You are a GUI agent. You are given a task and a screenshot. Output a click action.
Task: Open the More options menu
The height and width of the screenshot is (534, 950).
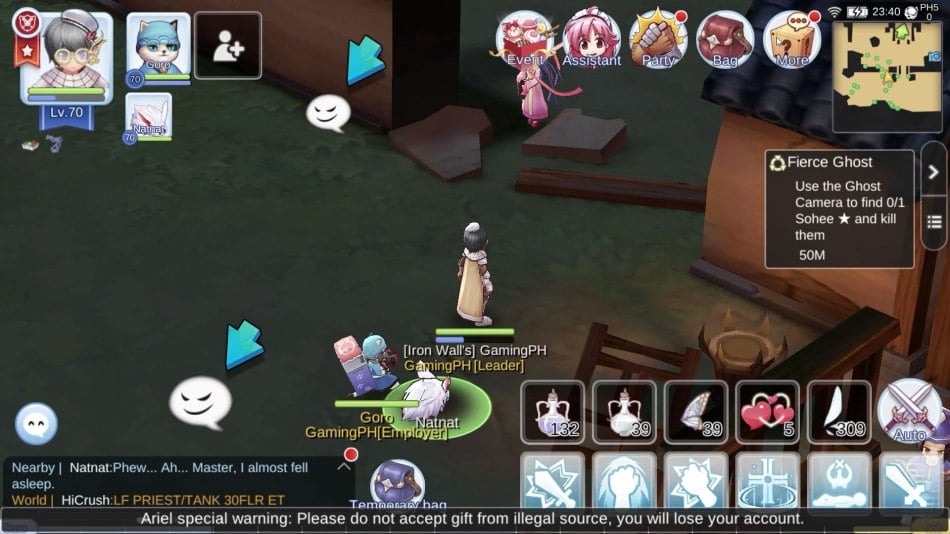[791, 40]
